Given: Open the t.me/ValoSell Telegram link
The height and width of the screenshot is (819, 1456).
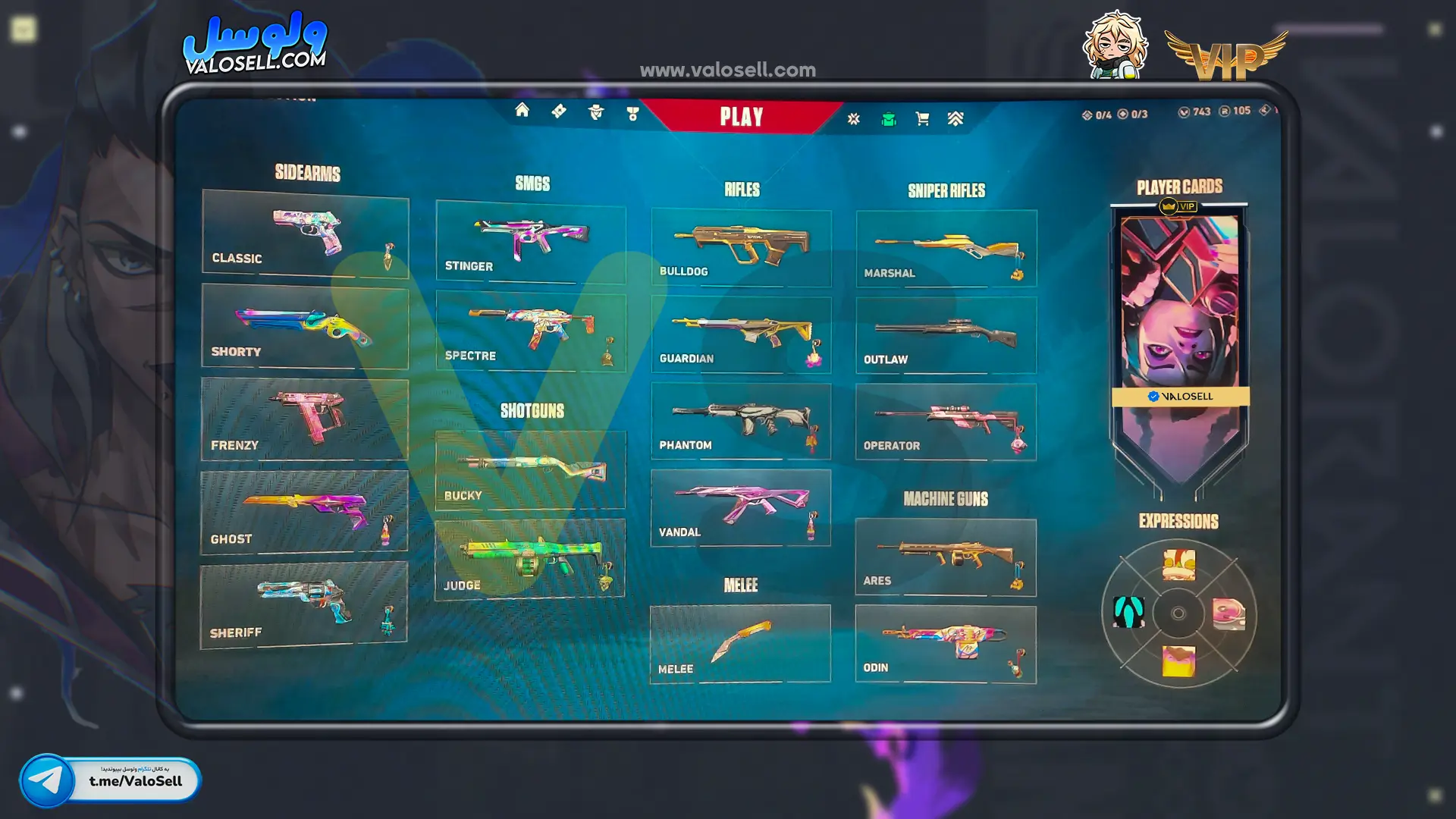Looking at the screenshot, I should tap(111, 780).
